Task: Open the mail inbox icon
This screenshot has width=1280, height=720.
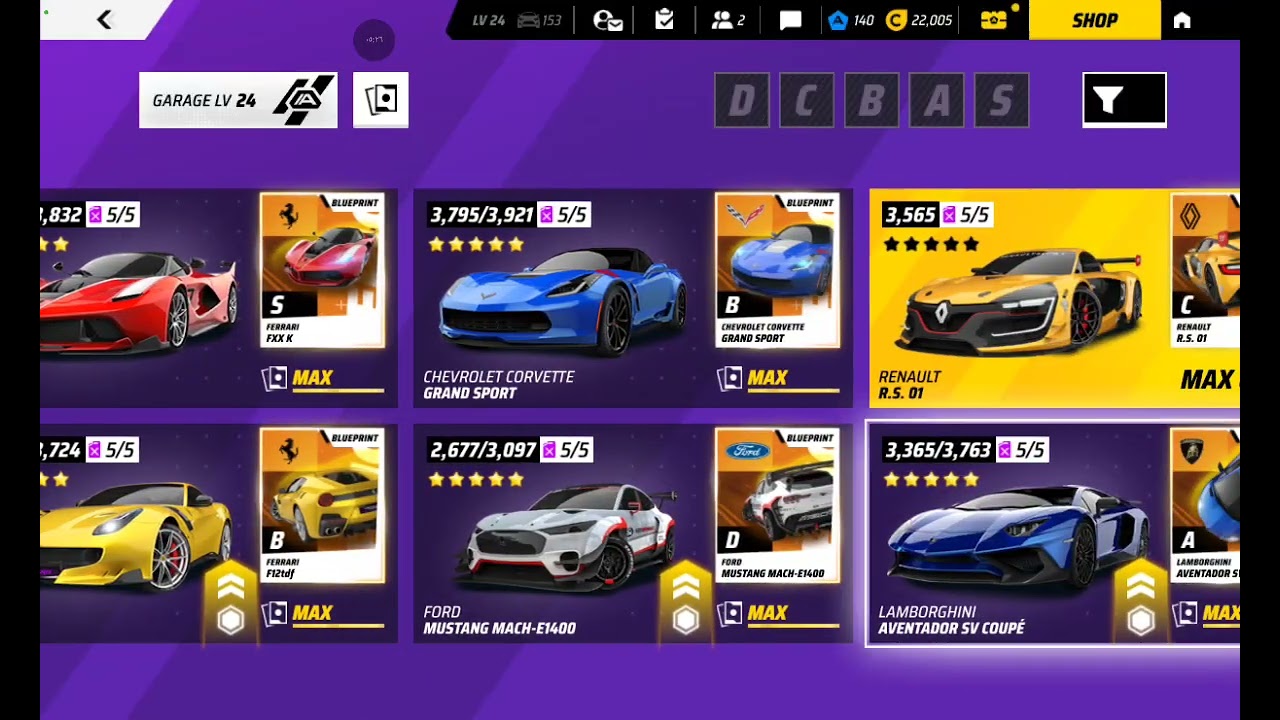Action: (x=607, y=20)
